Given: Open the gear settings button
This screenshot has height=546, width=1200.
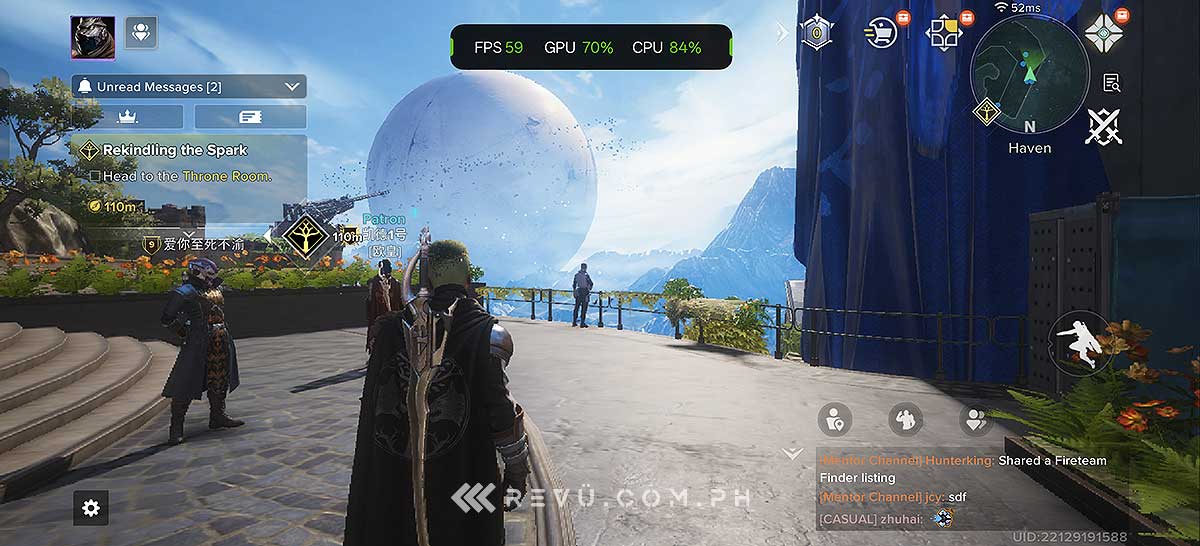Looking at the screenshot, I should (91, 508).
